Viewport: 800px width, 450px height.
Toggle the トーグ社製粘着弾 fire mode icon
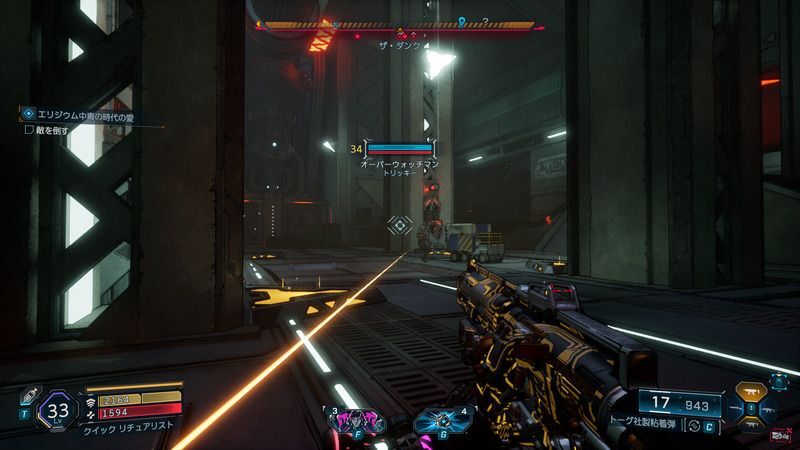pyautogui.click(x=694, y=427)
